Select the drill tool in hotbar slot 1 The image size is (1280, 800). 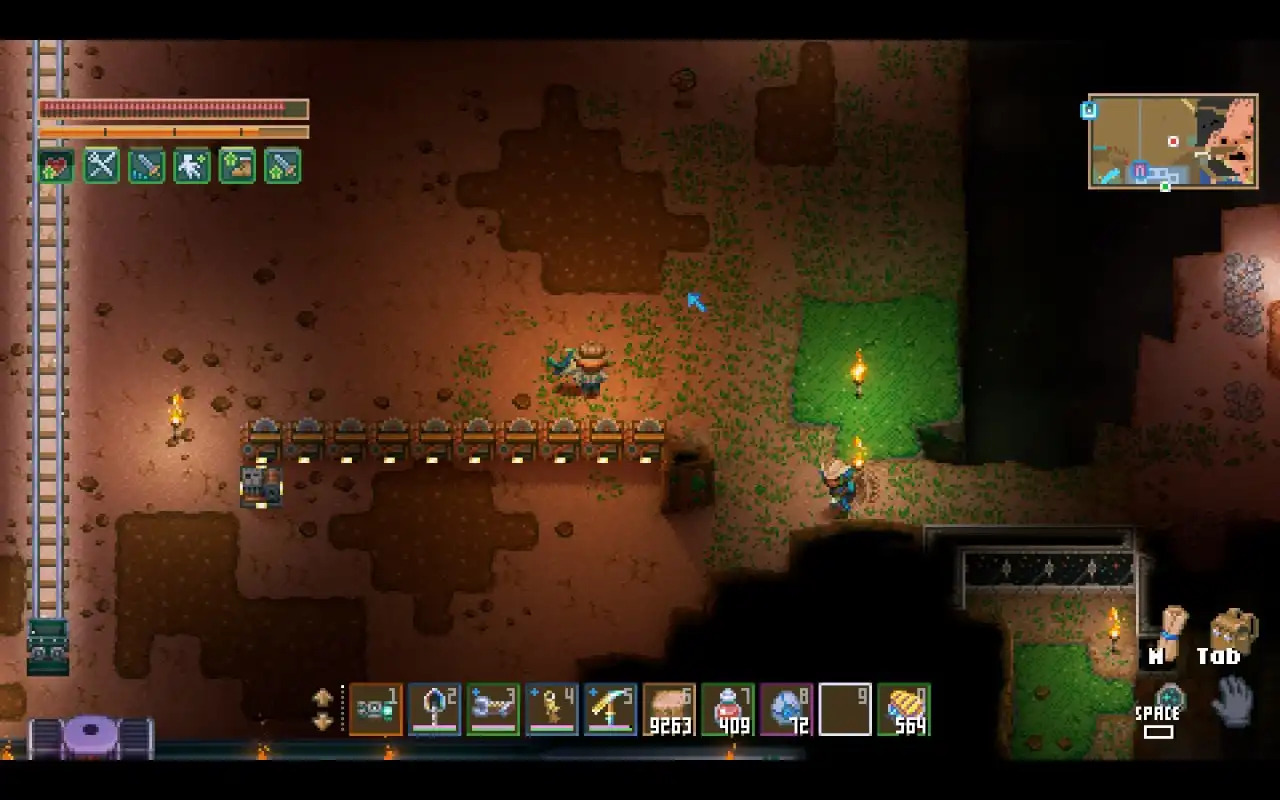point(375,709)
